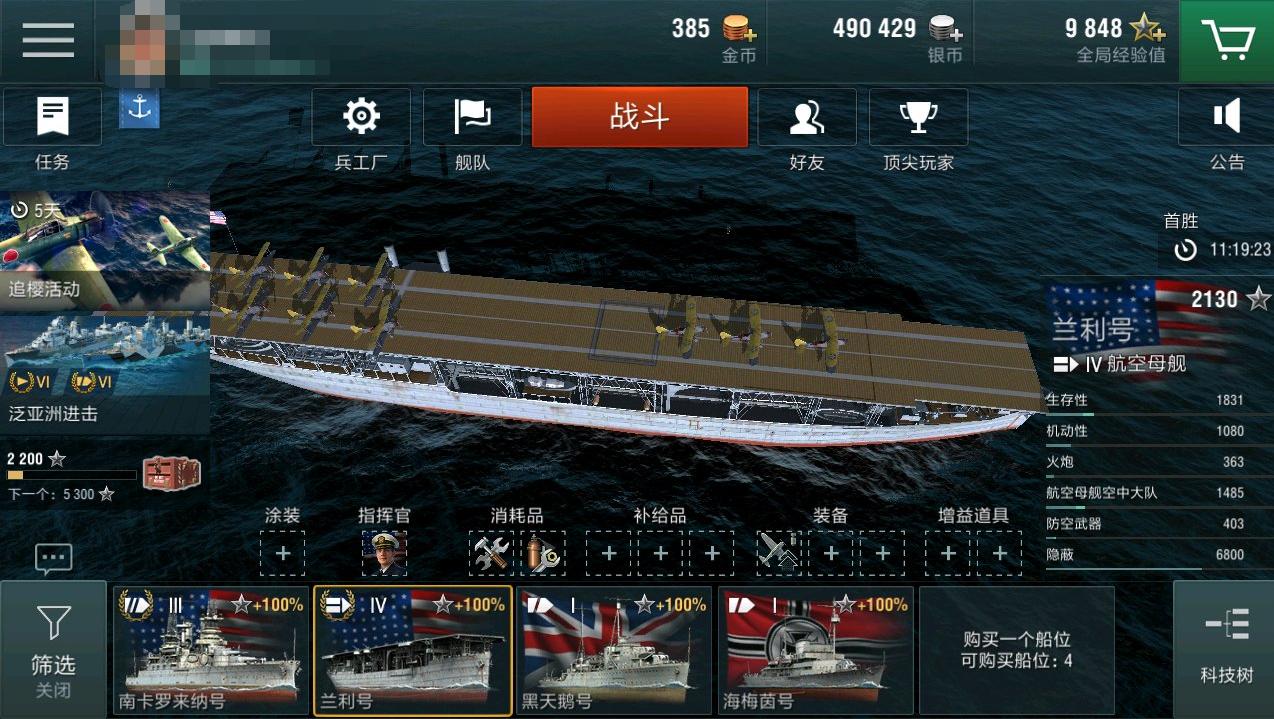
Task: Add more 金币 gold coins
Action: click(739, 29)
